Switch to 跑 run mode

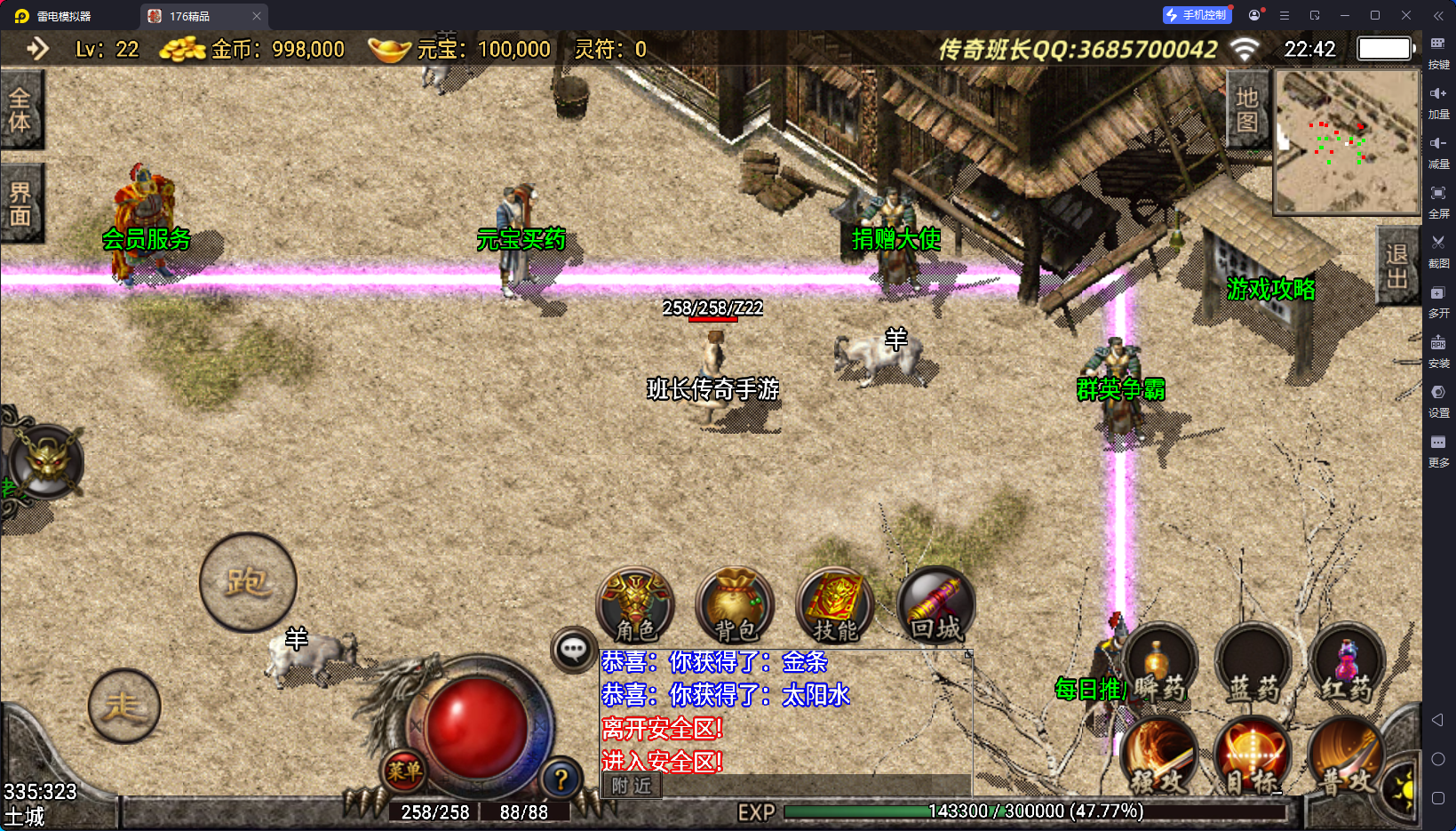[x=248, y=582]
